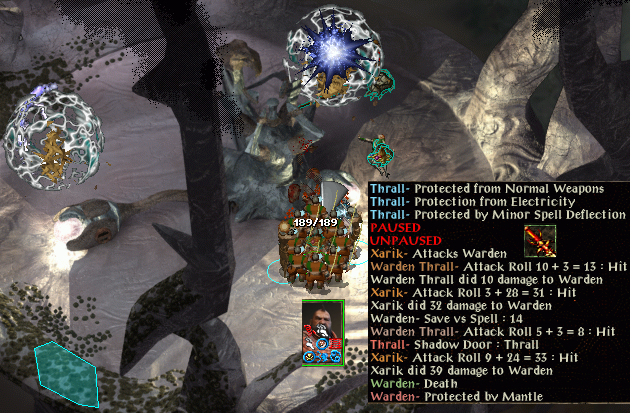The image size is (630, 413).
Task: Select the bearded dwarf character portrait
Action: coord(323,325)
